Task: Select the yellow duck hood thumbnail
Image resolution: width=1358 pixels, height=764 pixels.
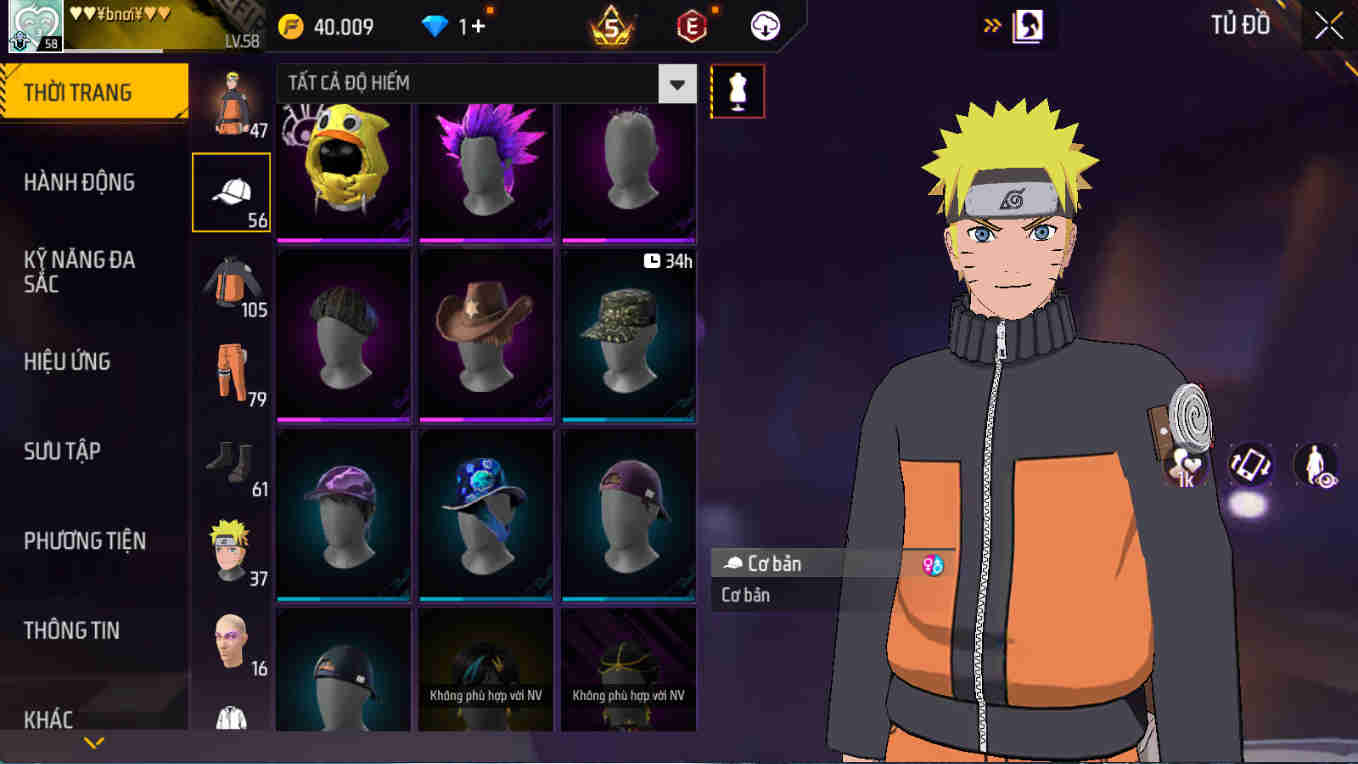Action: pos(343,170)
